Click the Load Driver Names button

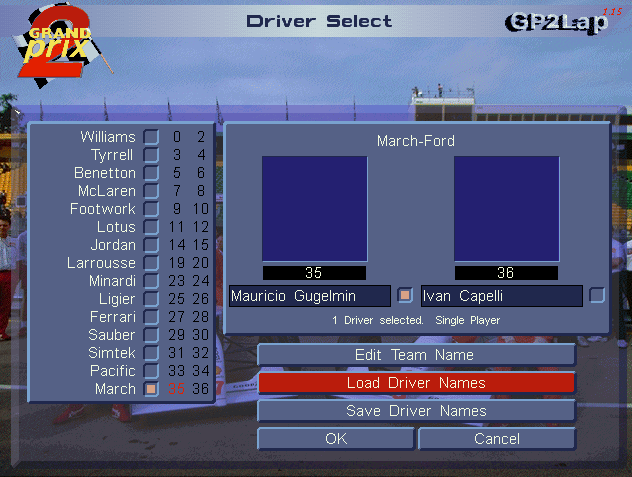416,383
